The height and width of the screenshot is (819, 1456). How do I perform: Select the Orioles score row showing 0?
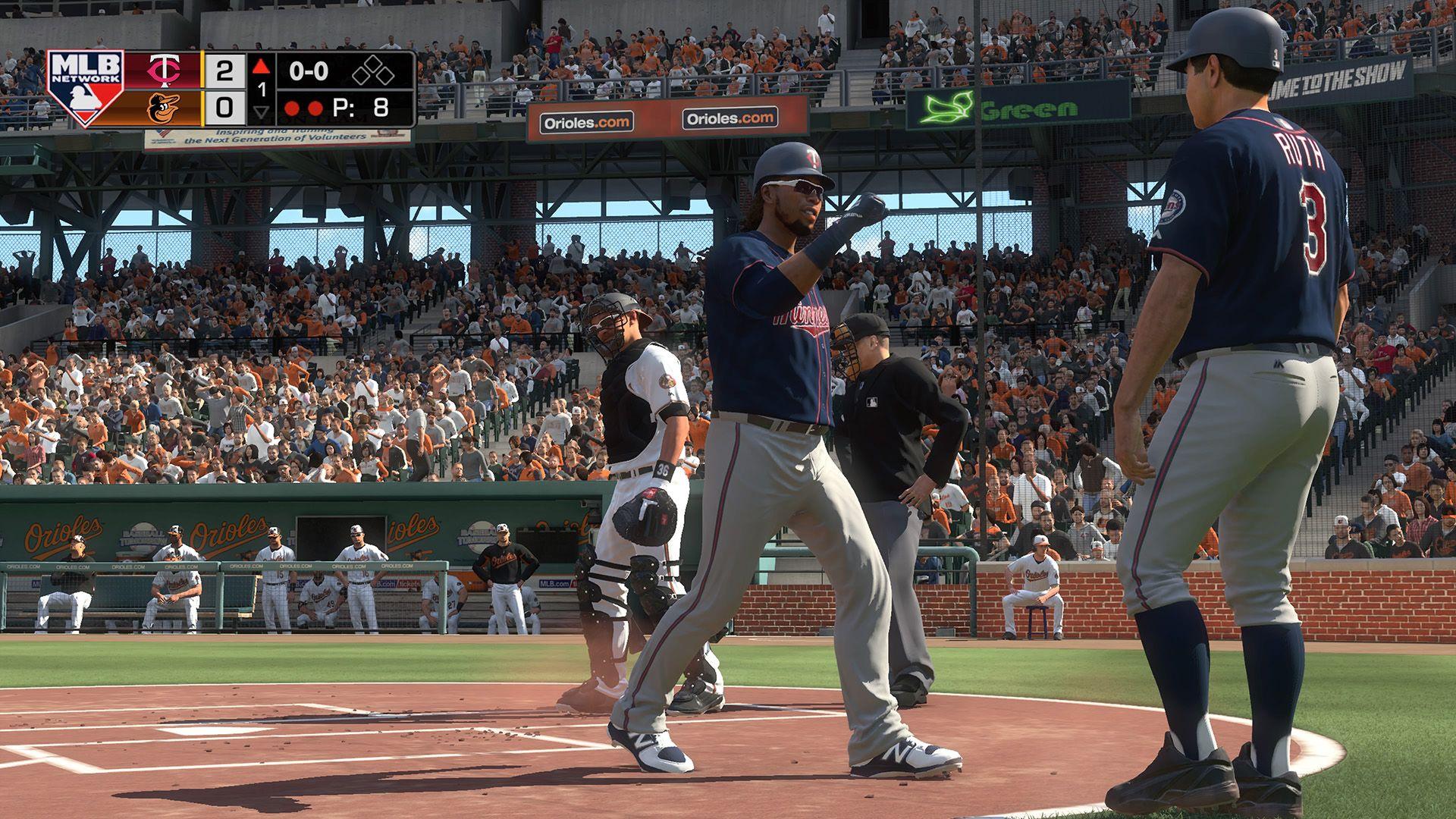[x=224, y=109]
